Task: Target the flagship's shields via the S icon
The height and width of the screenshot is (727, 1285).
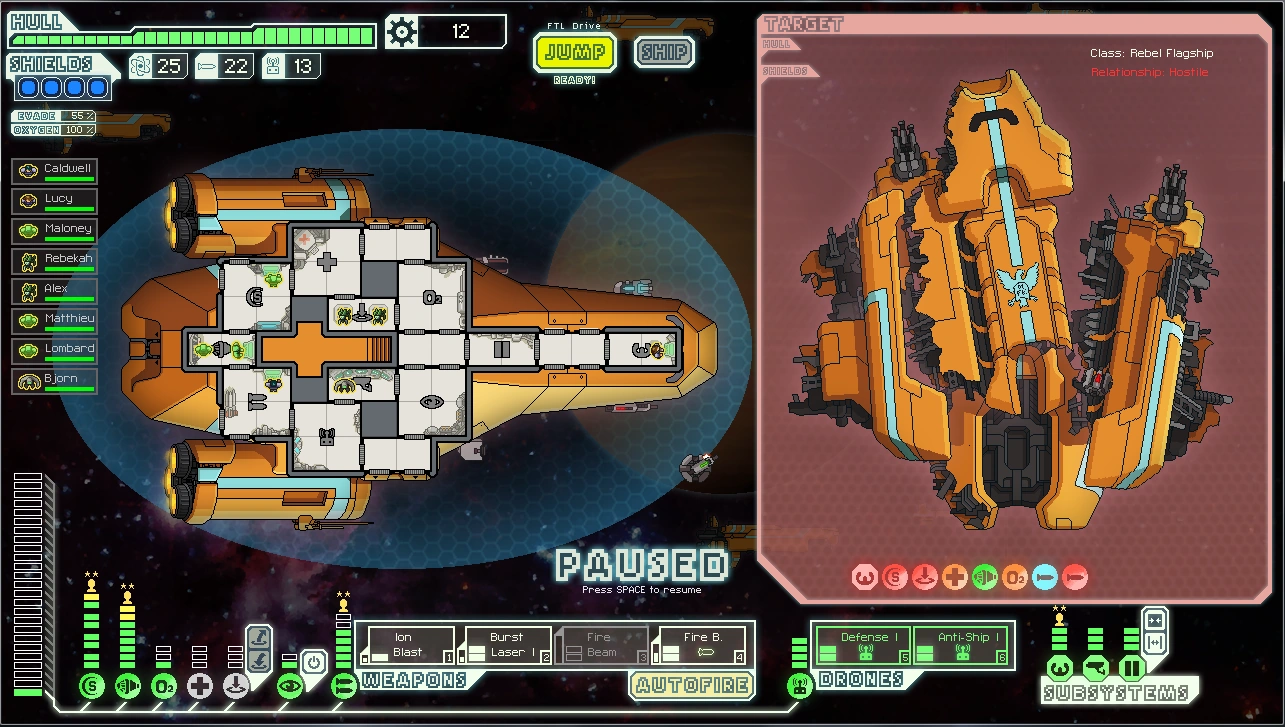Action: [896, 578]
